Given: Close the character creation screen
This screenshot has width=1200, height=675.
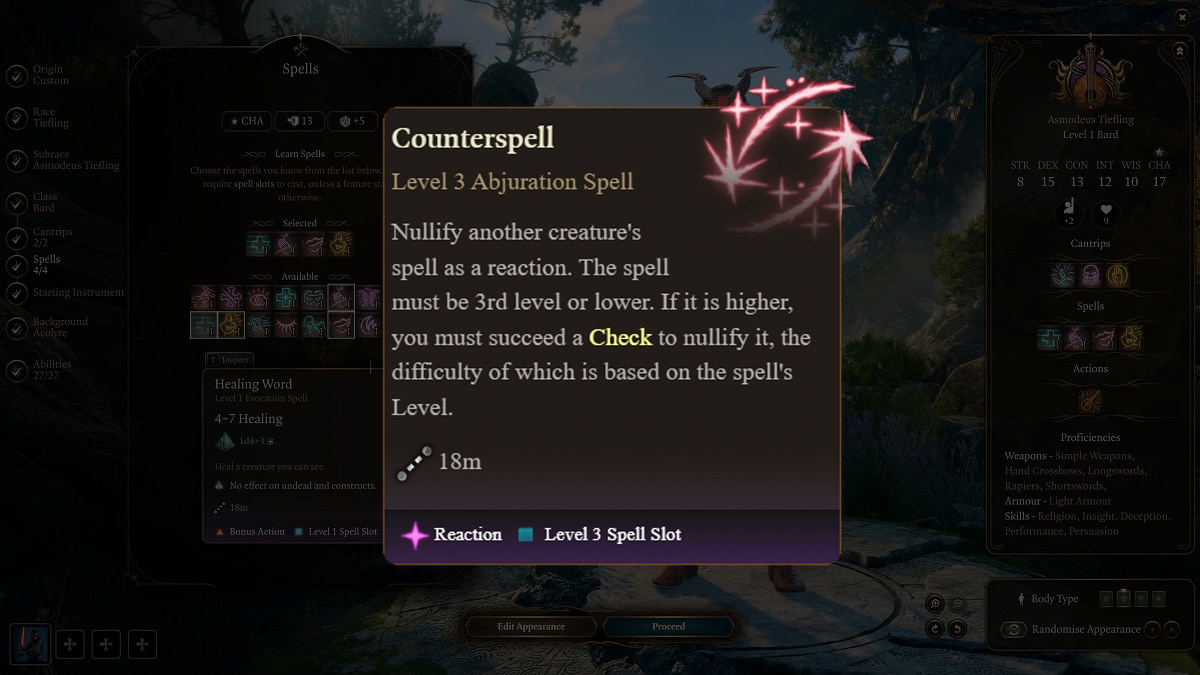Looking at the screenshot, I should (x=1183, y=17).
